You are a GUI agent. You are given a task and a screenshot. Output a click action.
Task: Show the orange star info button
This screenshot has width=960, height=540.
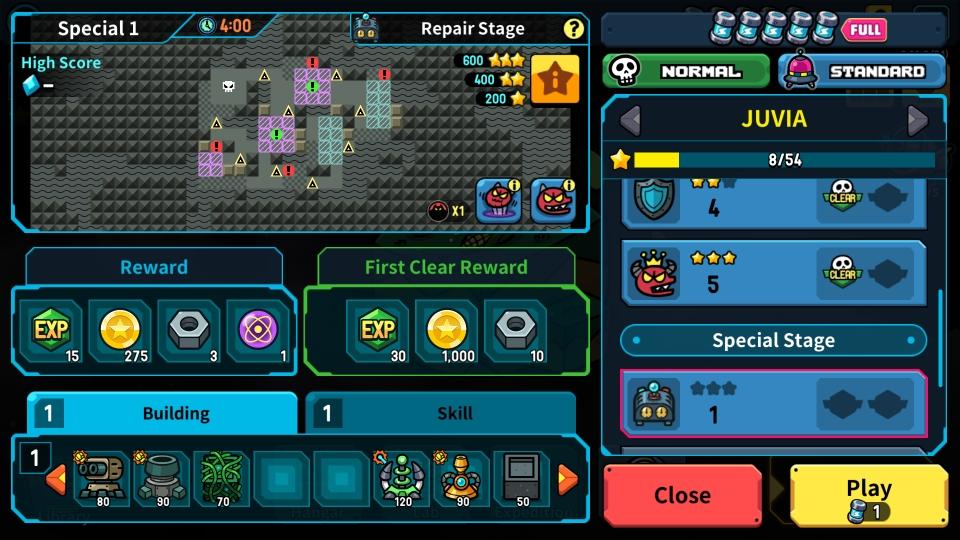(554, 80)
